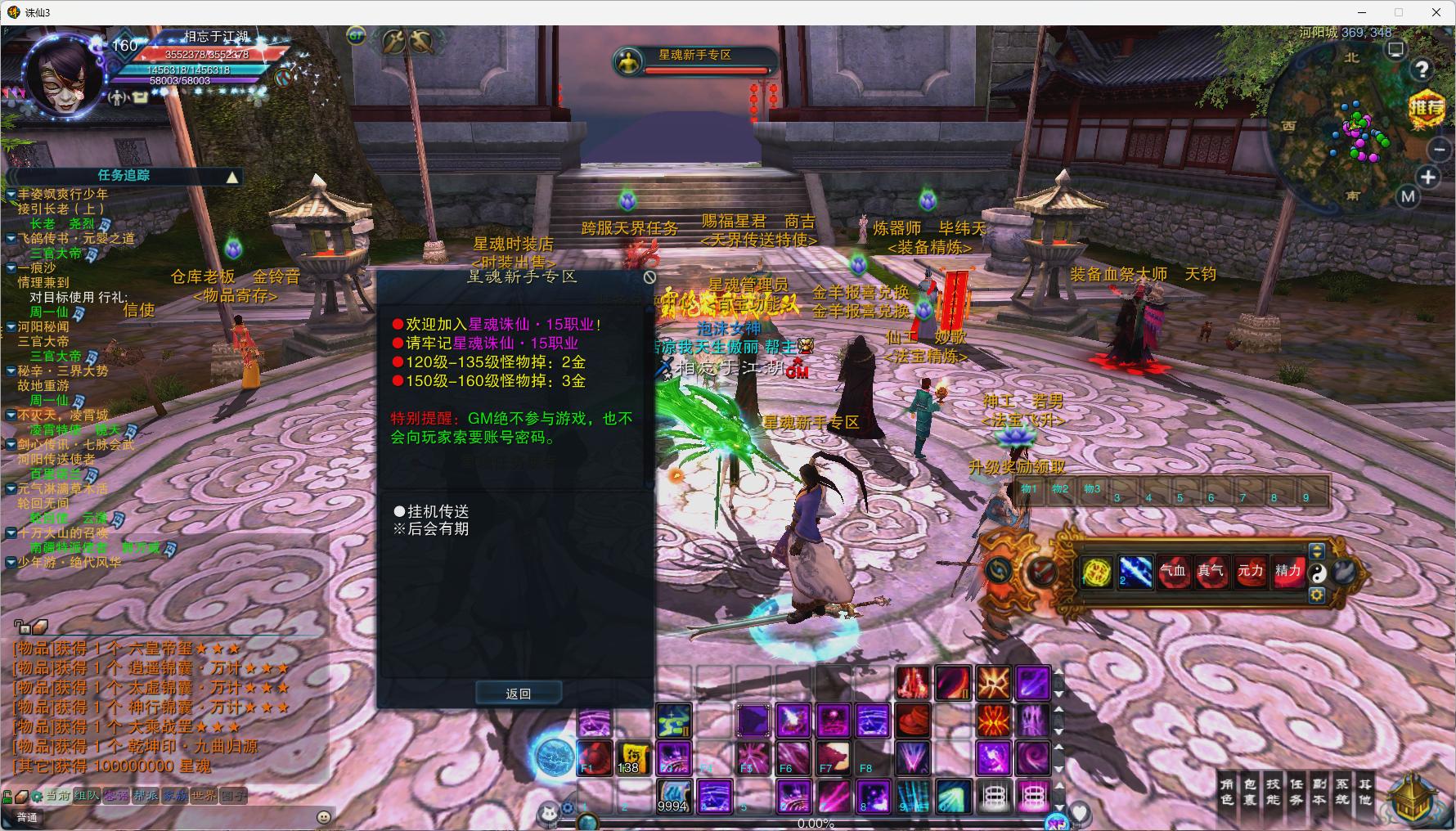The image size is (1456, 831).
Task: Zoom out the minimap with minus button
Action: pos(1440,149)
